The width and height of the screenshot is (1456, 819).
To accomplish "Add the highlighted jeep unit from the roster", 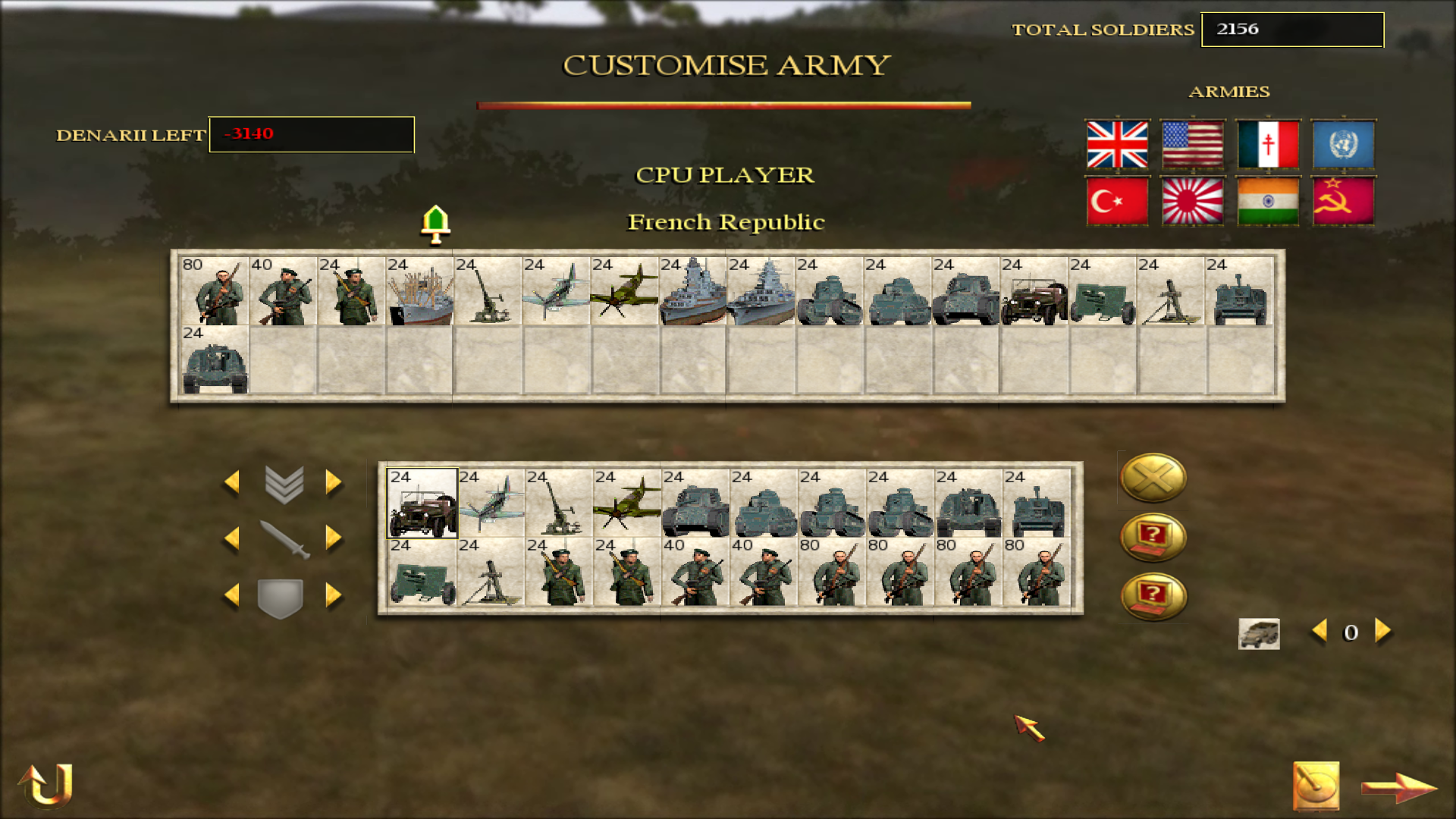I will (422, 504).
